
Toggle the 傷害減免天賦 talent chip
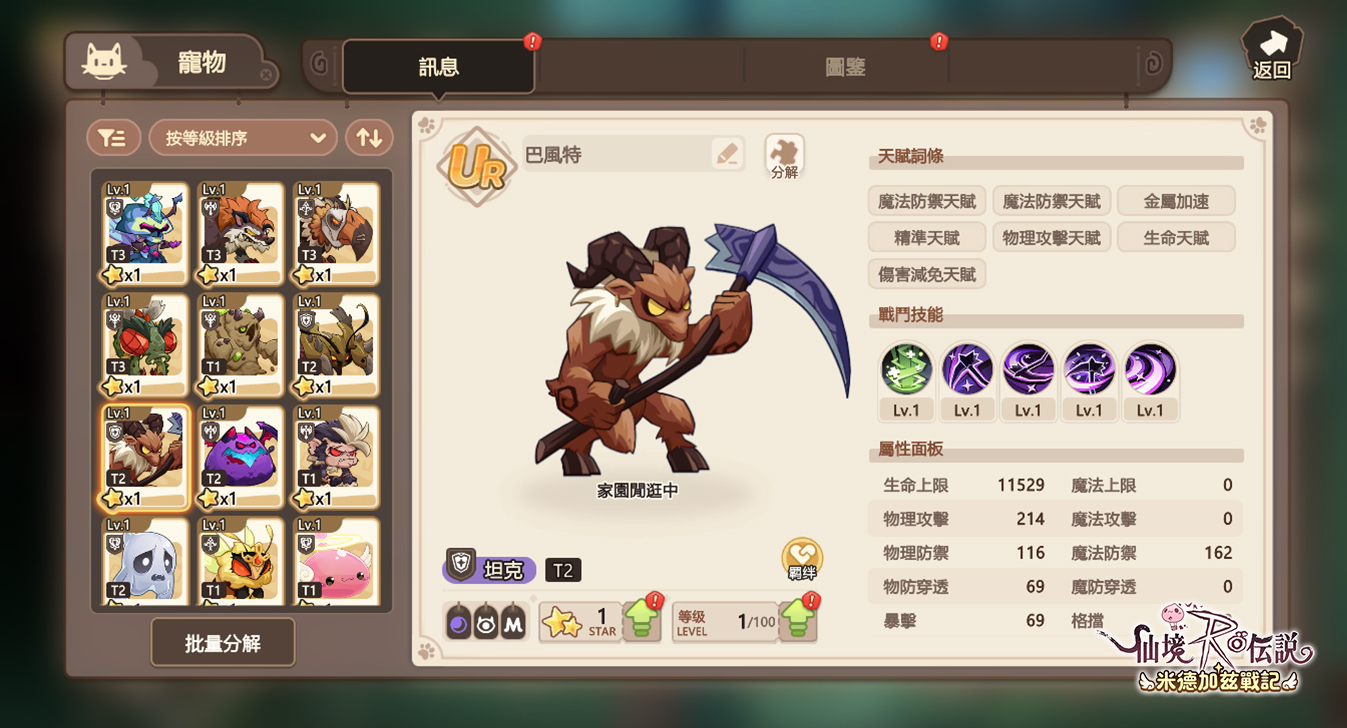[927, 273]
